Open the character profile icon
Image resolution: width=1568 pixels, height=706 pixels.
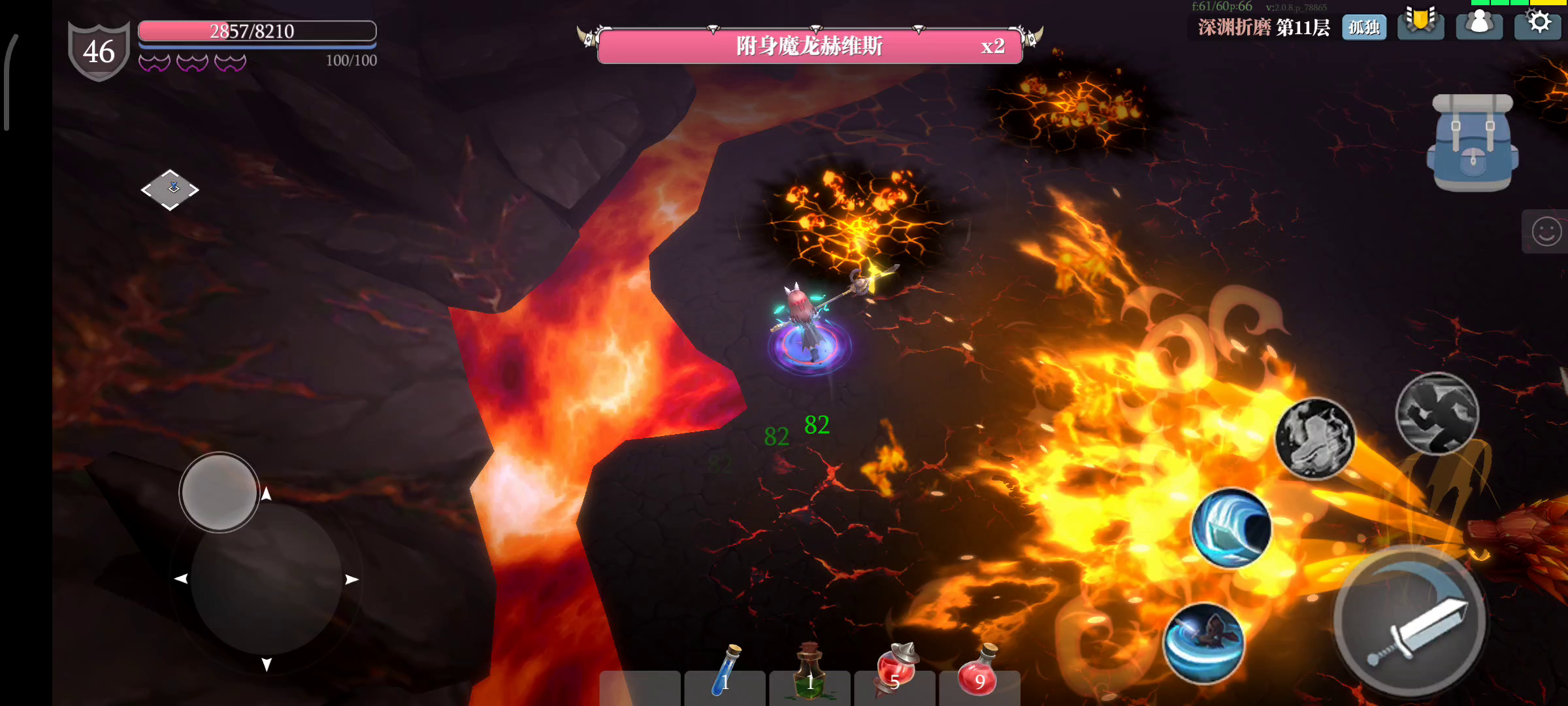pos(1479,24)
